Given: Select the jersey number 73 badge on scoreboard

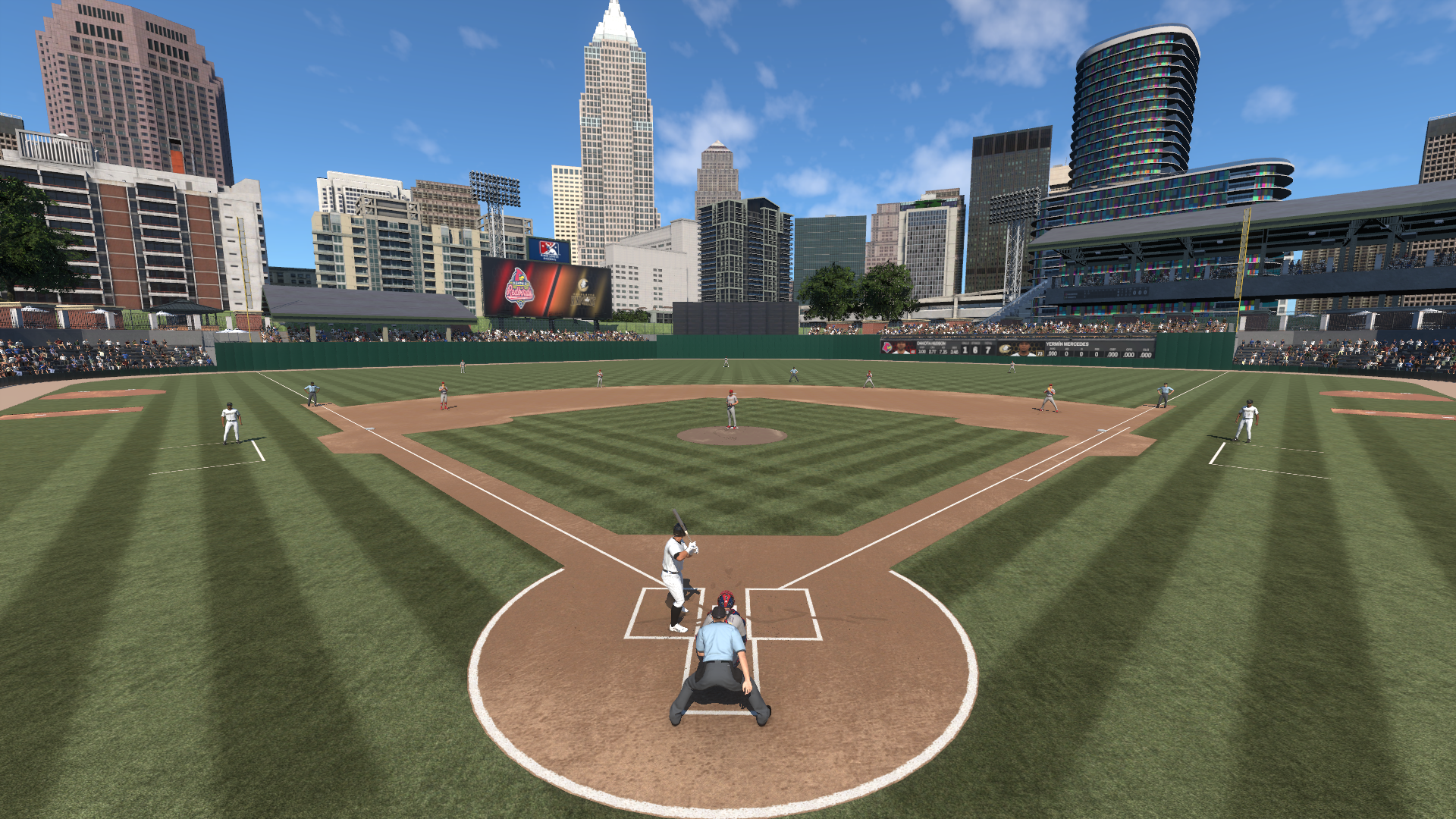Looking at the screenshot, I should (1040, 353).
